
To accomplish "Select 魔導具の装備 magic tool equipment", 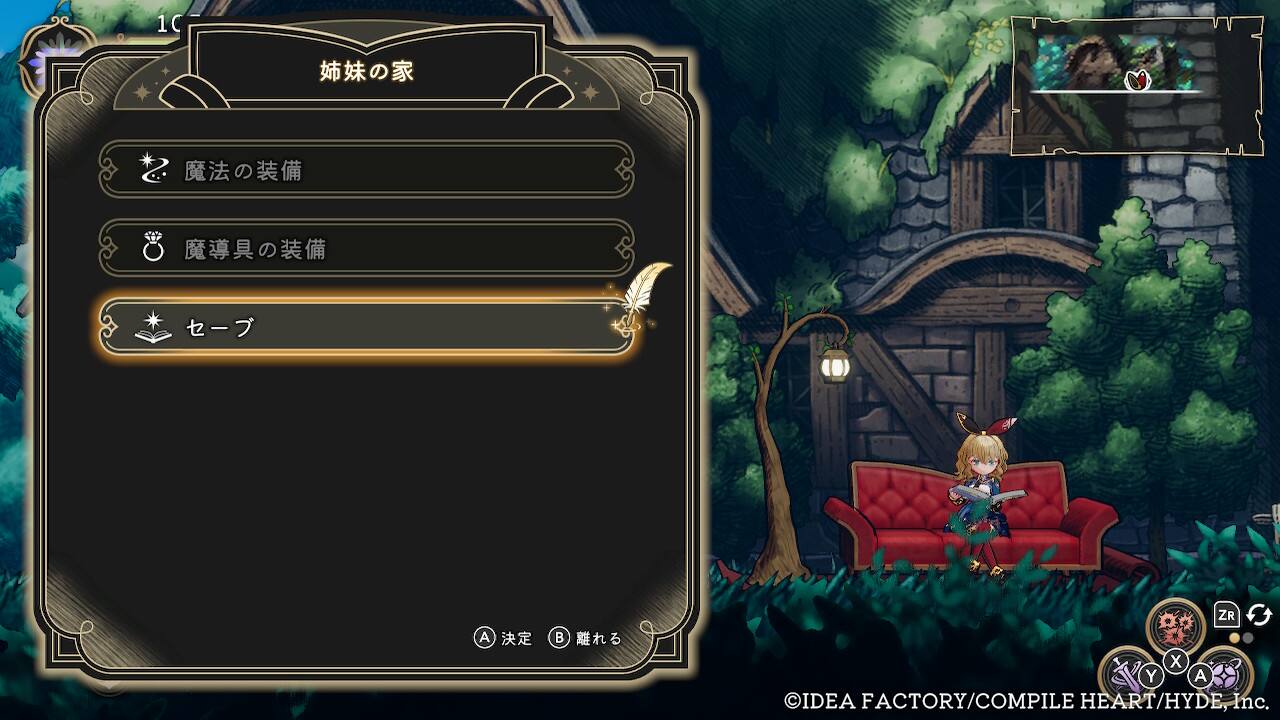I will click(366, 248).
